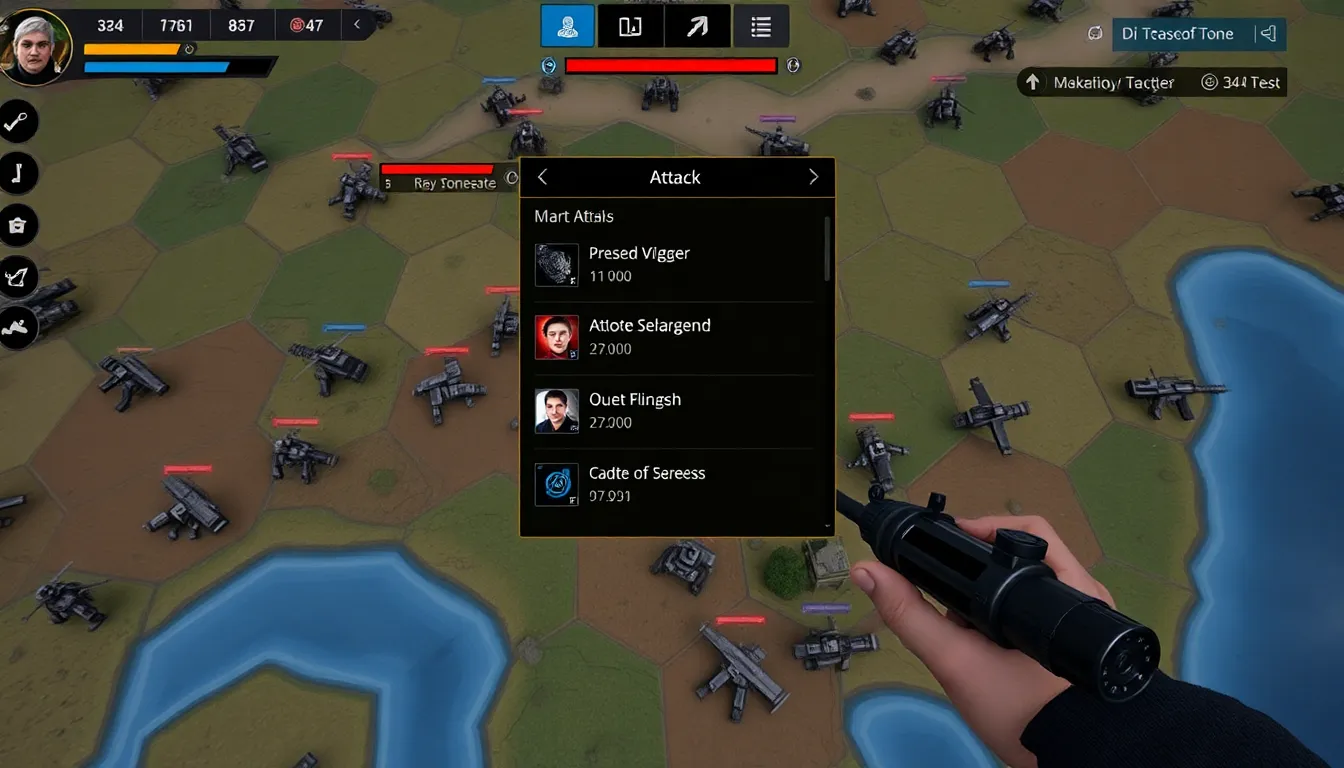
Task: Switch to the Attack tab
Action: pyautogui.click(x=675, y=177)
